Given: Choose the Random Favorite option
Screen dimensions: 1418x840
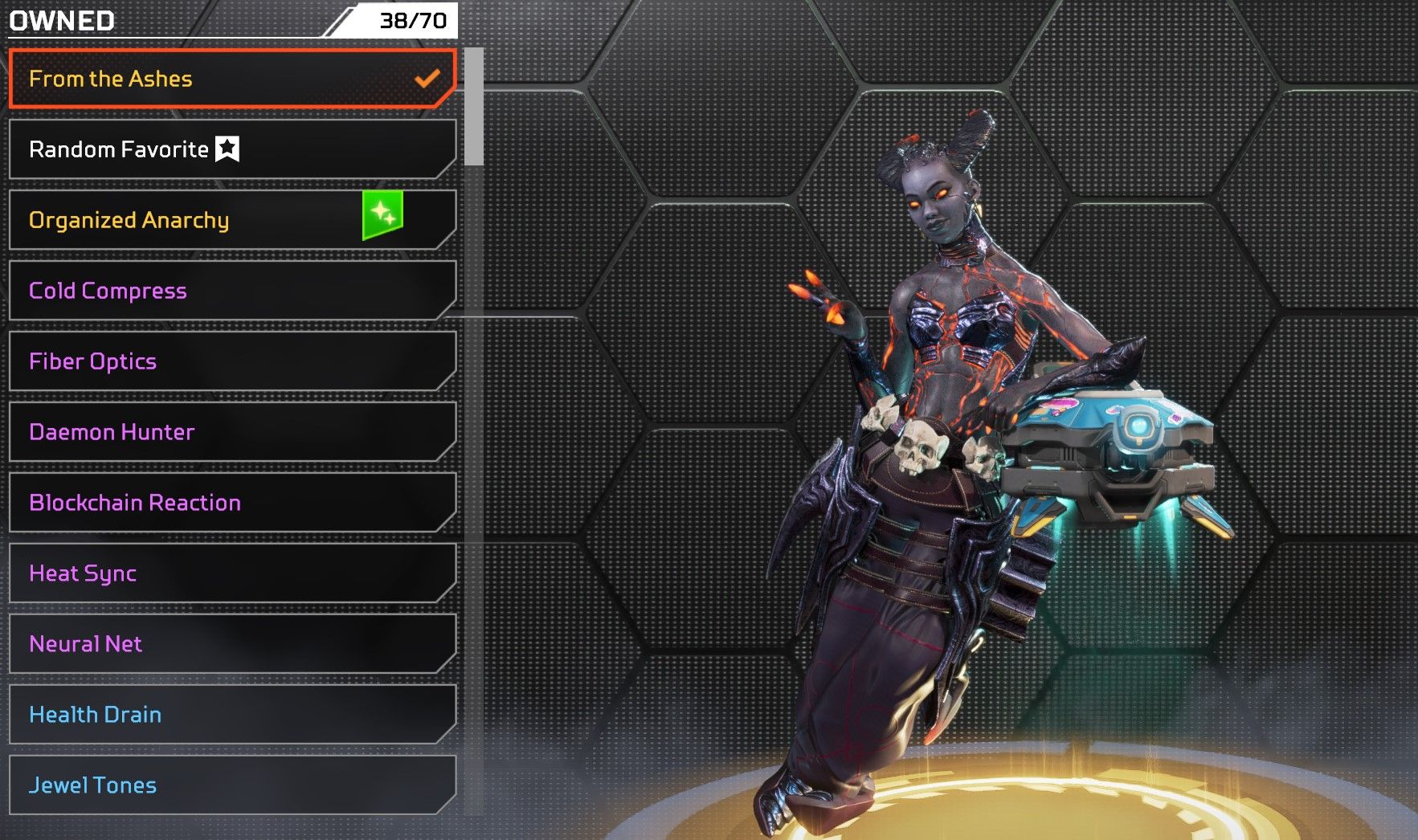Looking at the screenshot, I should (x=231, y=149).
